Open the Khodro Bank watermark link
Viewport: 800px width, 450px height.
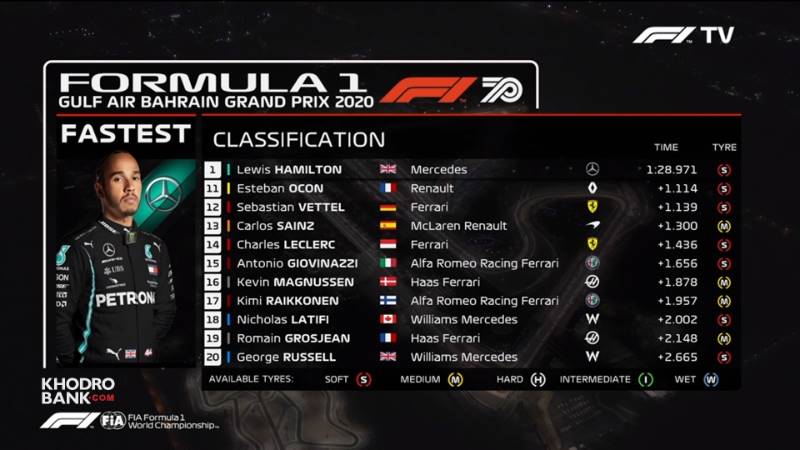click(78, 390)
